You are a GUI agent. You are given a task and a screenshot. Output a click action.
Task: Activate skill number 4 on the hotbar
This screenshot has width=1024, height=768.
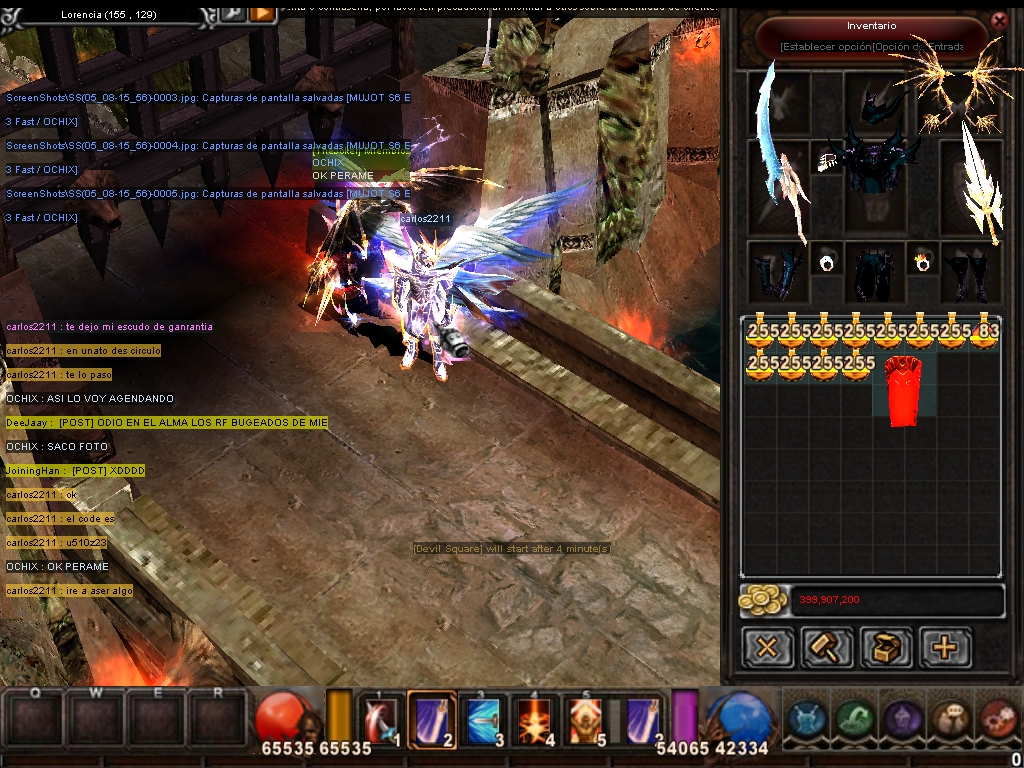(536, 720)
